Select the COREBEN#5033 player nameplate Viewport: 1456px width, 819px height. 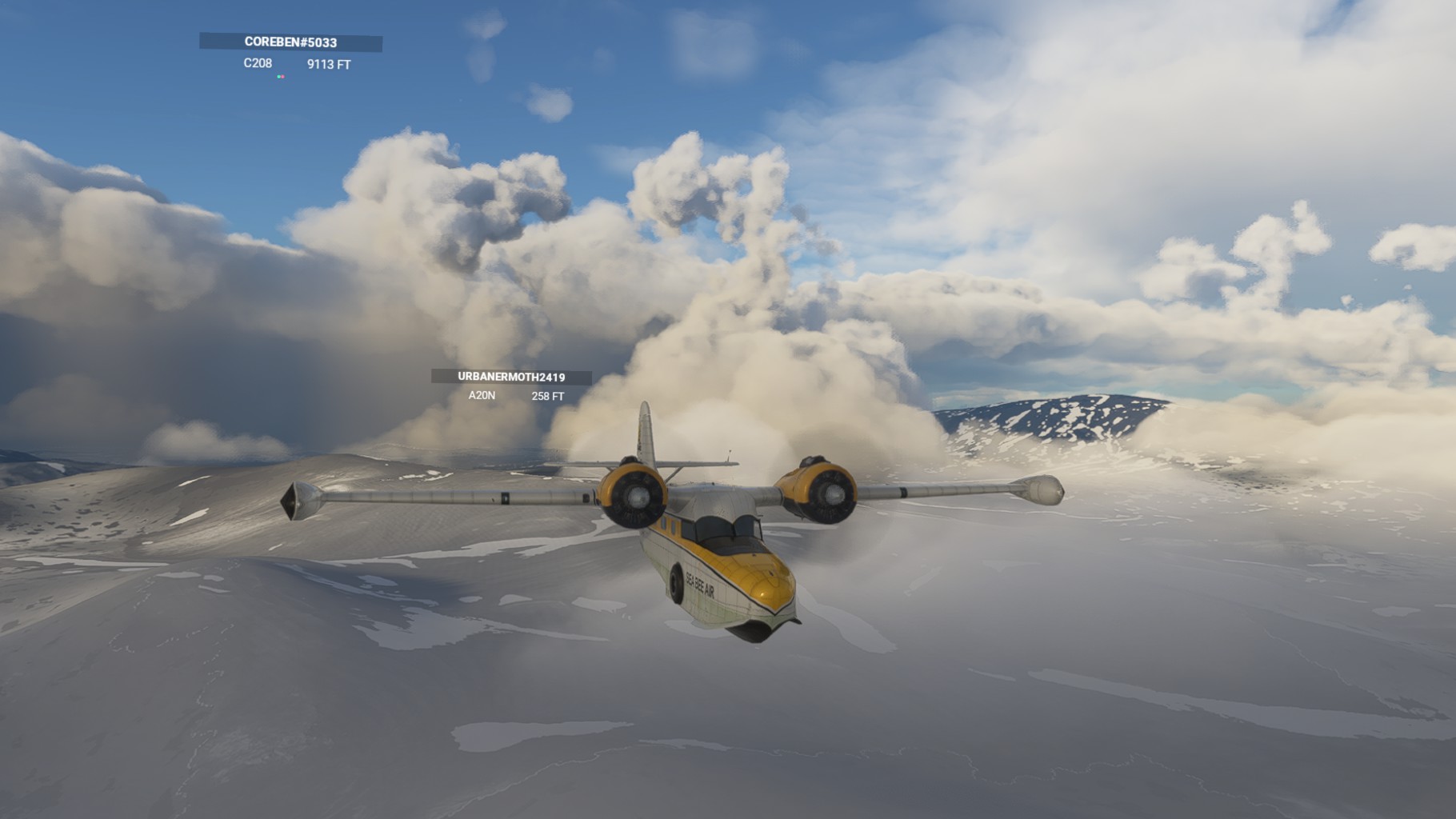click(x=290, y=42)
